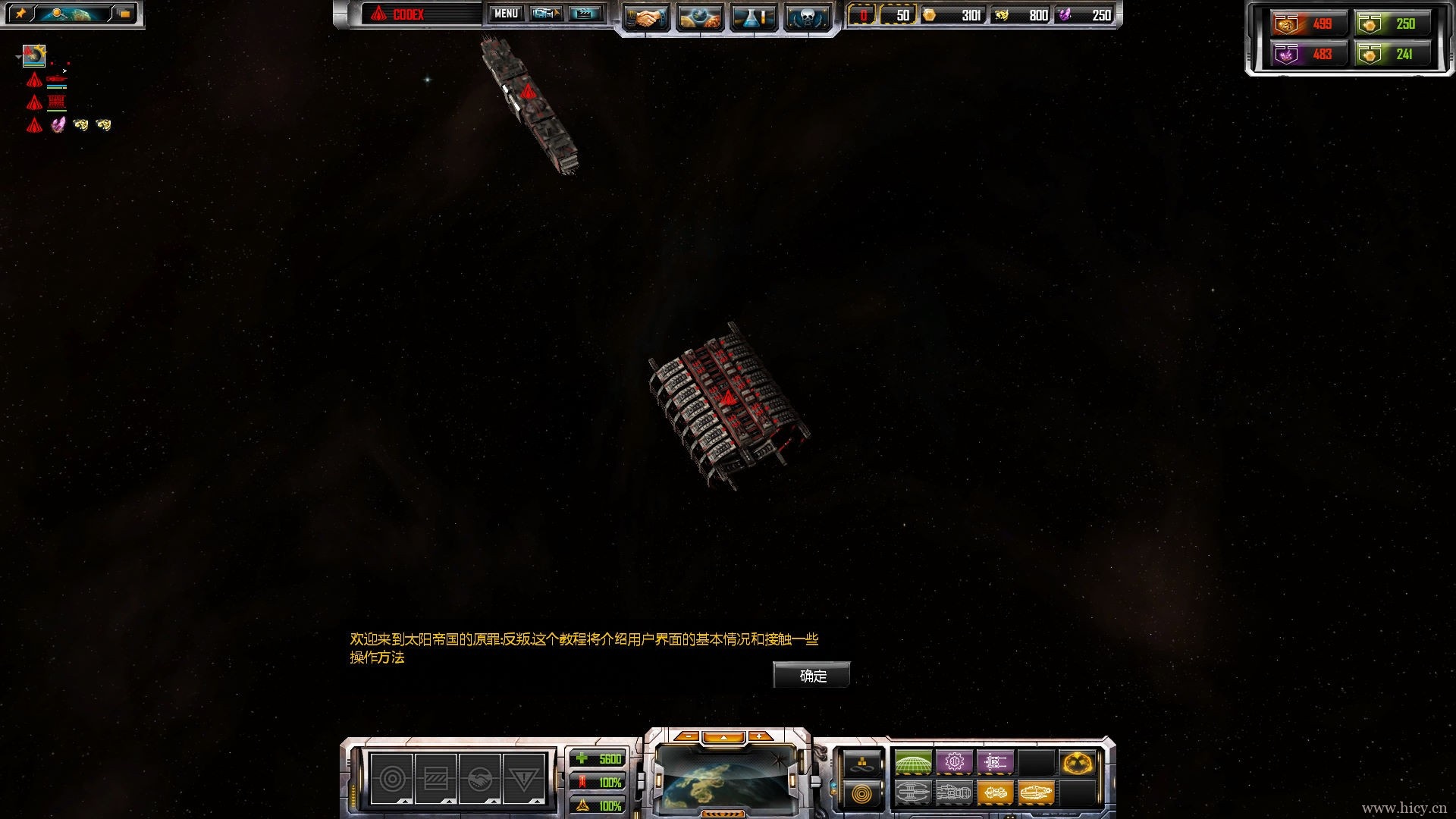Screen dimensions: 1456x819
Task: Select the planet icon in empire tree
Action: [34, 55]
